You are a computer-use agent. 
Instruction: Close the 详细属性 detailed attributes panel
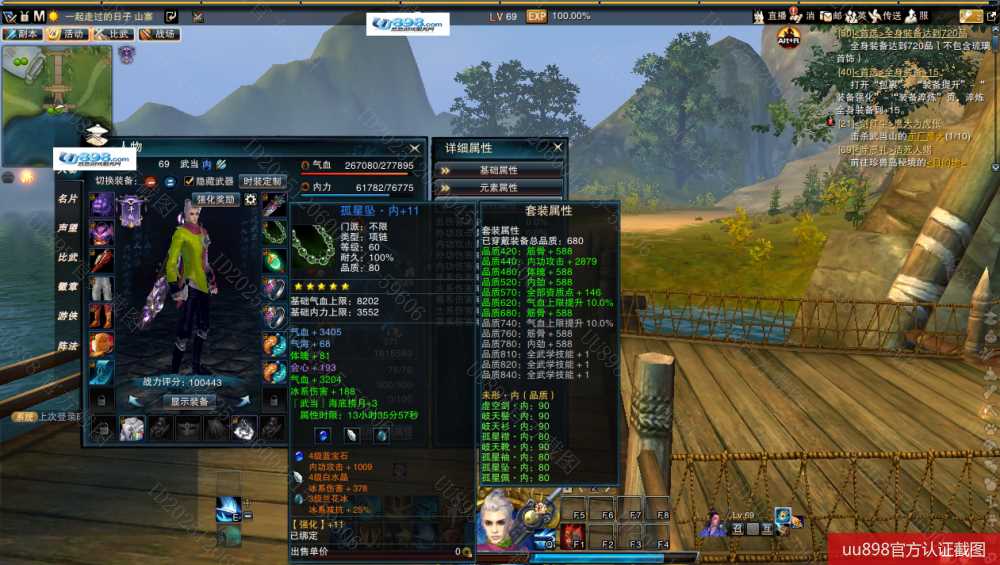coord(559,148)
